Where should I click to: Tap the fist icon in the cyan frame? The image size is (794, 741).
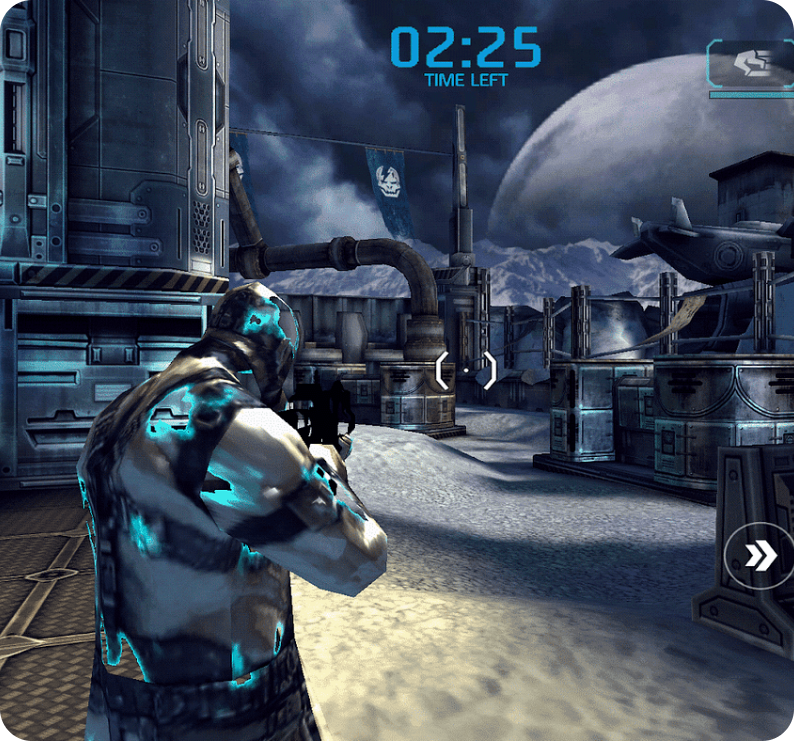pyautogui.click(x=752, y=64)
